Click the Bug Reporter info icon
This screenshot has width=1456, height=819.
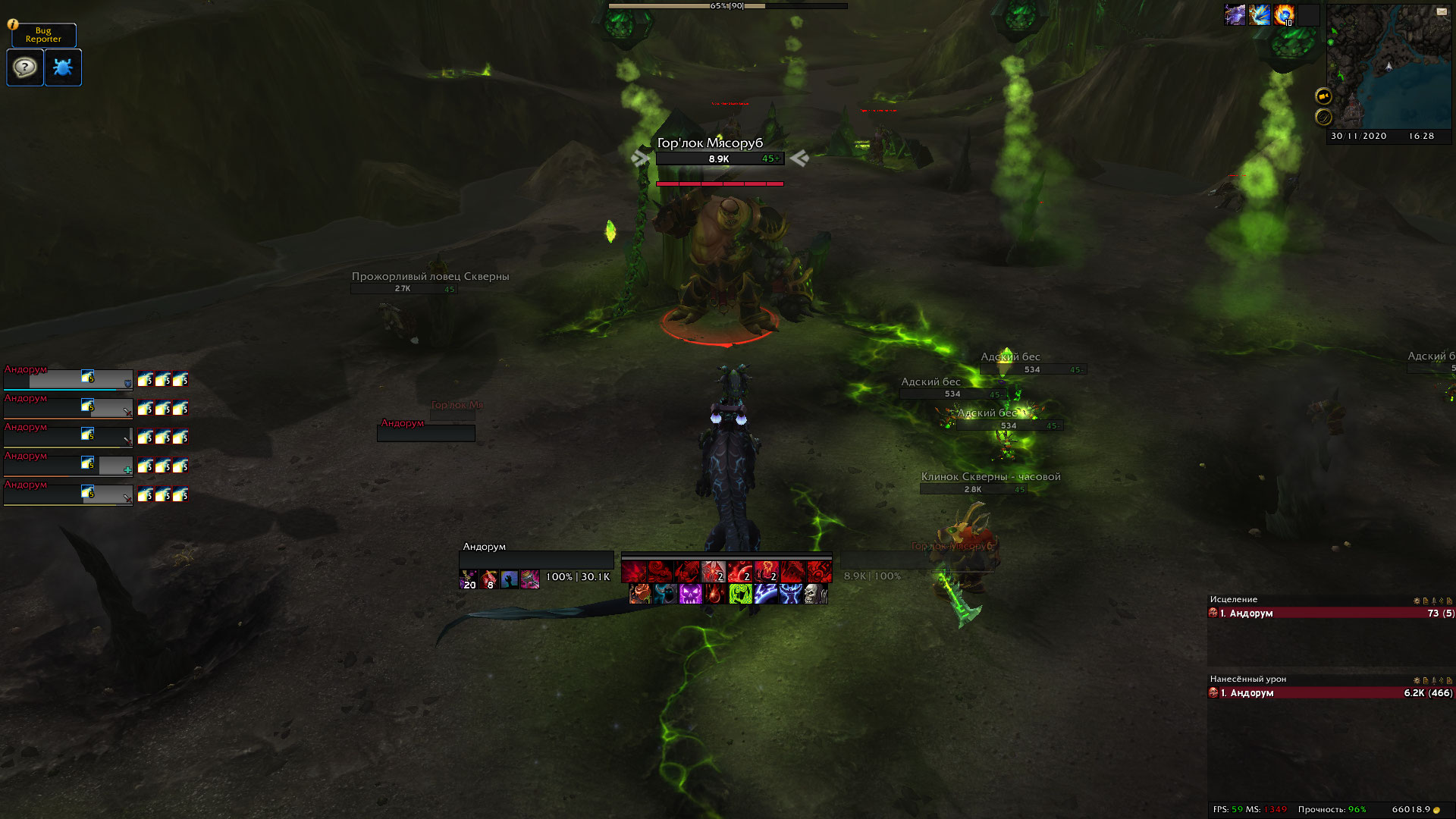12,24
